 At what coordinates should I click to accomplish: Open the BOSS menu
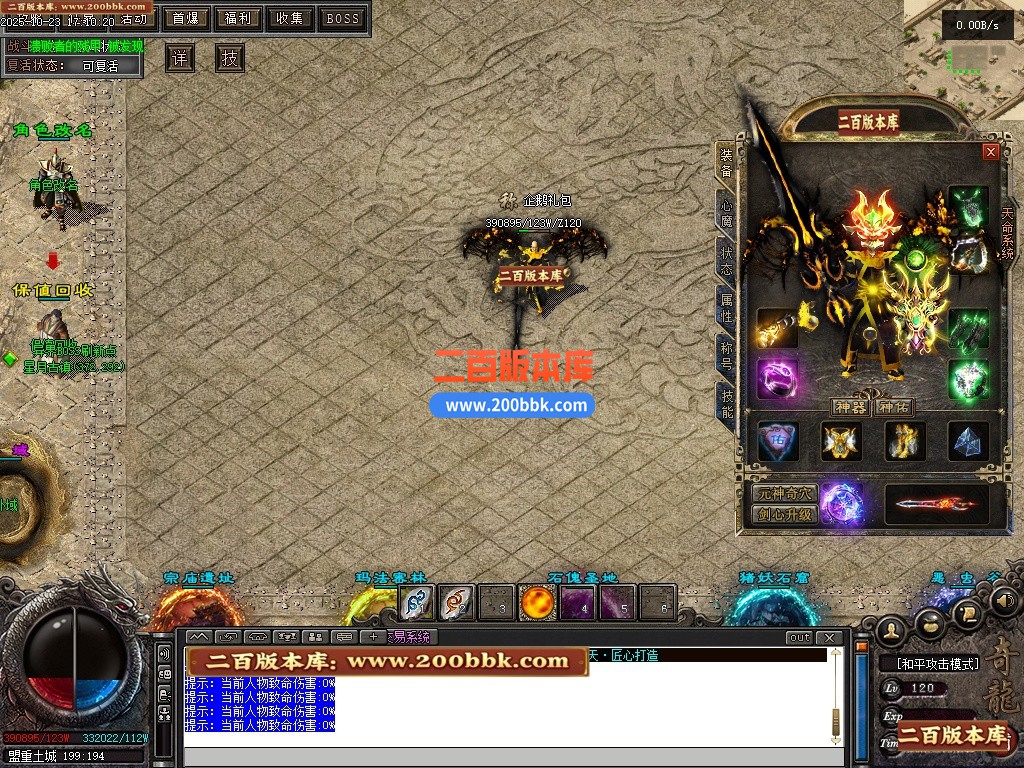click(343, 18)
